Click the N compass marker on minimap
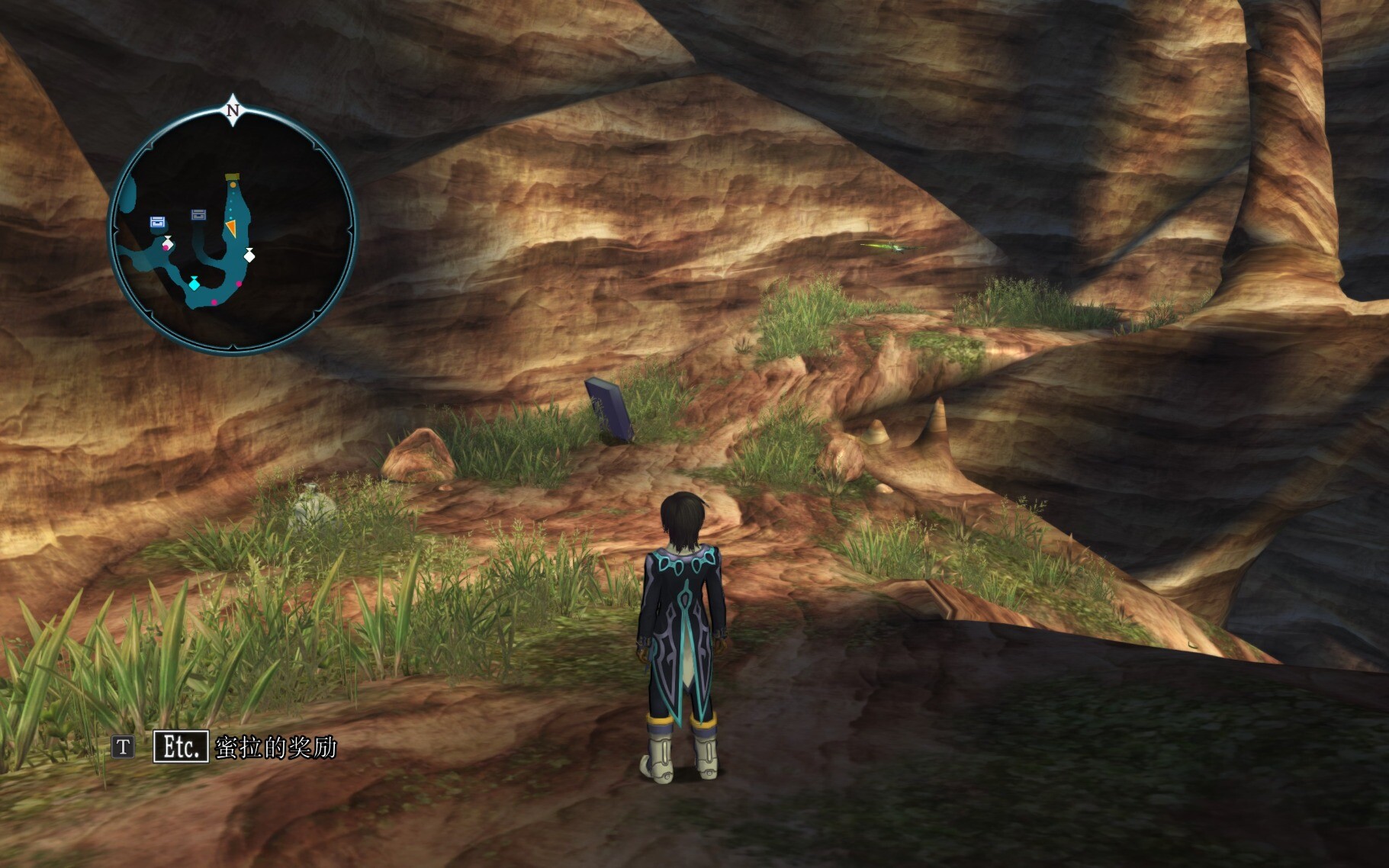The image size is (1389, 868). tap(233, 109)
